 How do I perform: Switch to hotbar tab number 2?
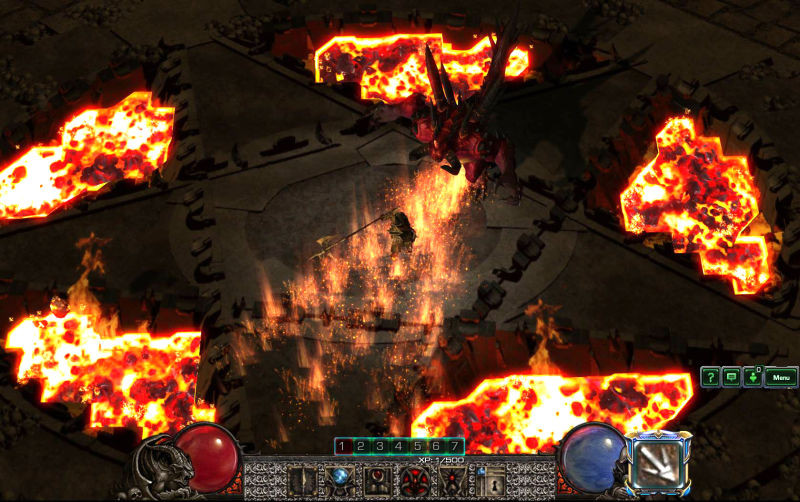(360, 446)
